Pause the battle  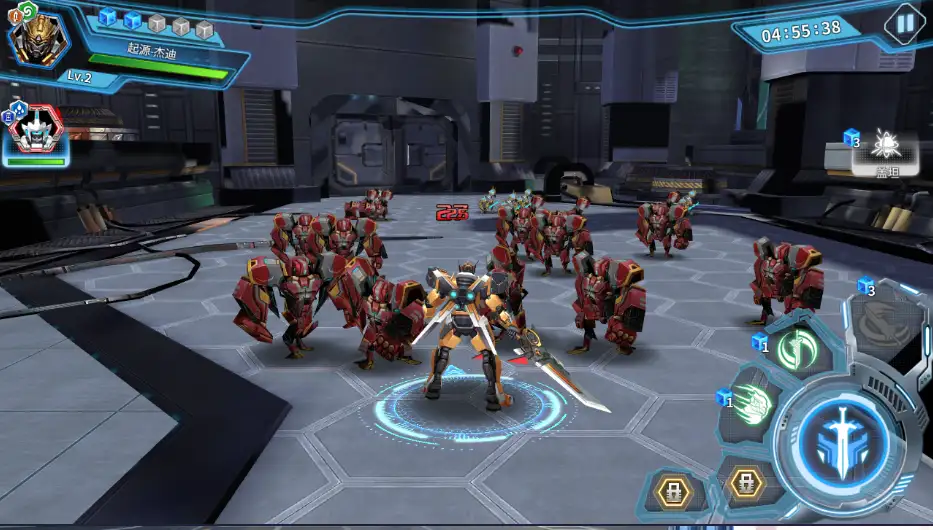904,23
